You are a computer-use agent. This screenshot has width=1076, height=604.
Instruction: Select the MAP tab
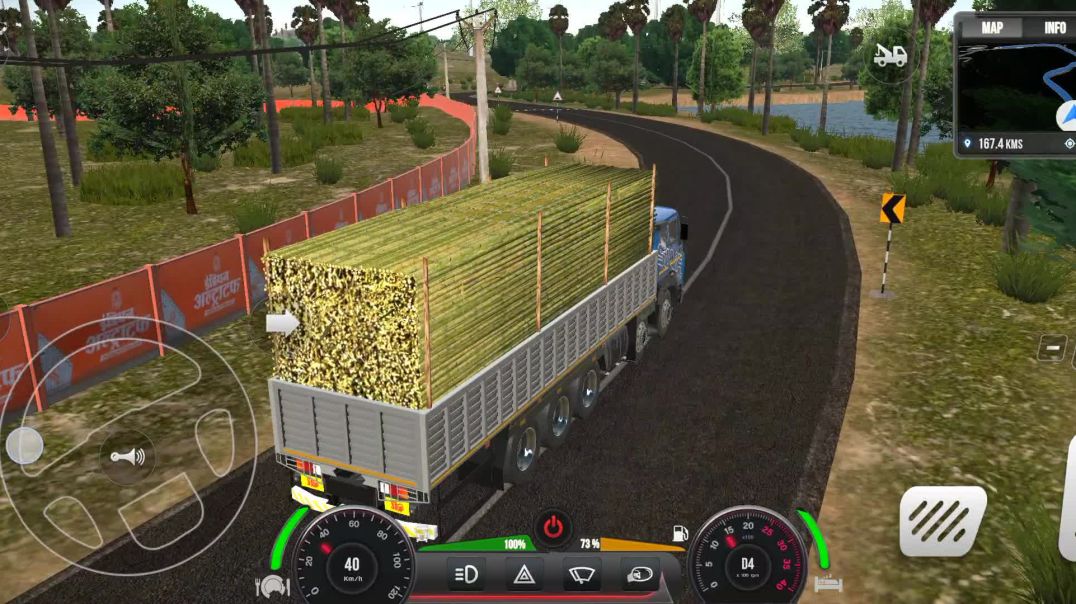point(991,28)
